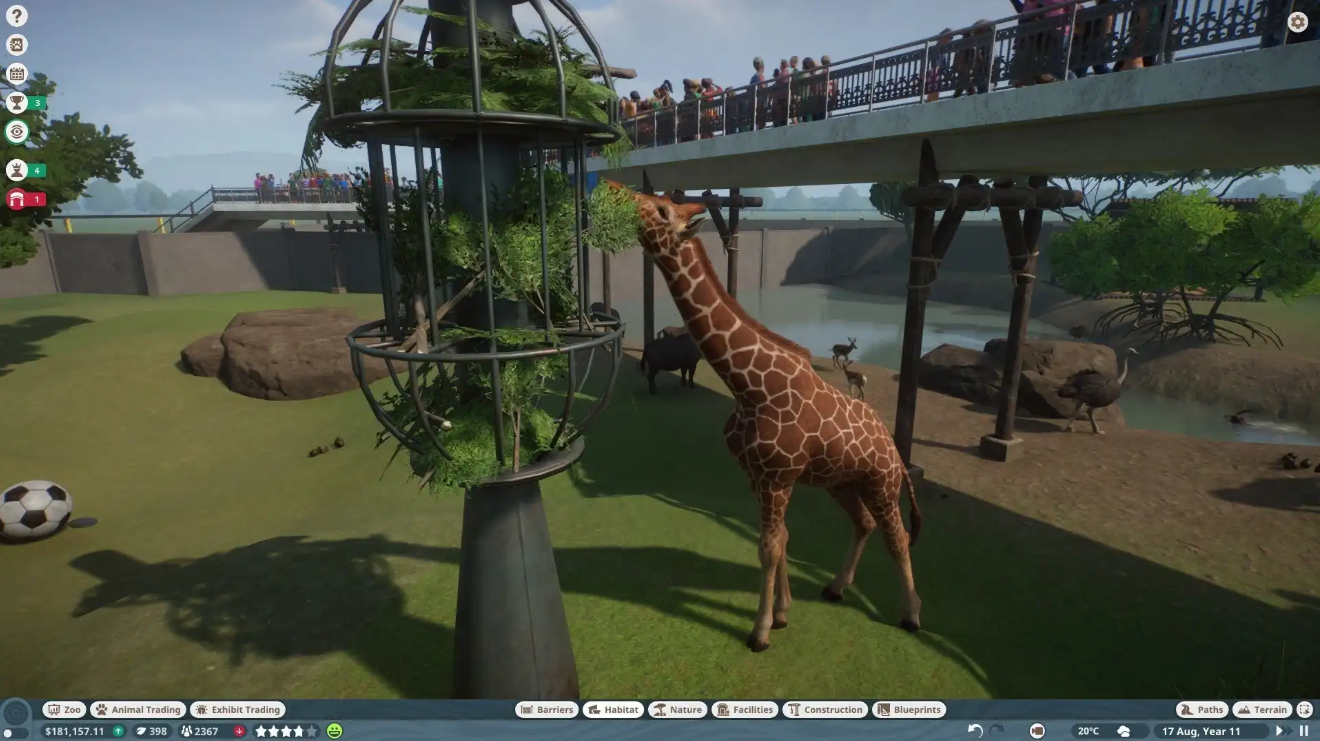The height and width of the screenshot is (741, 1320).
Task: Open the Zoopedia with the paw book icon
Action: (x=16, y=44)
